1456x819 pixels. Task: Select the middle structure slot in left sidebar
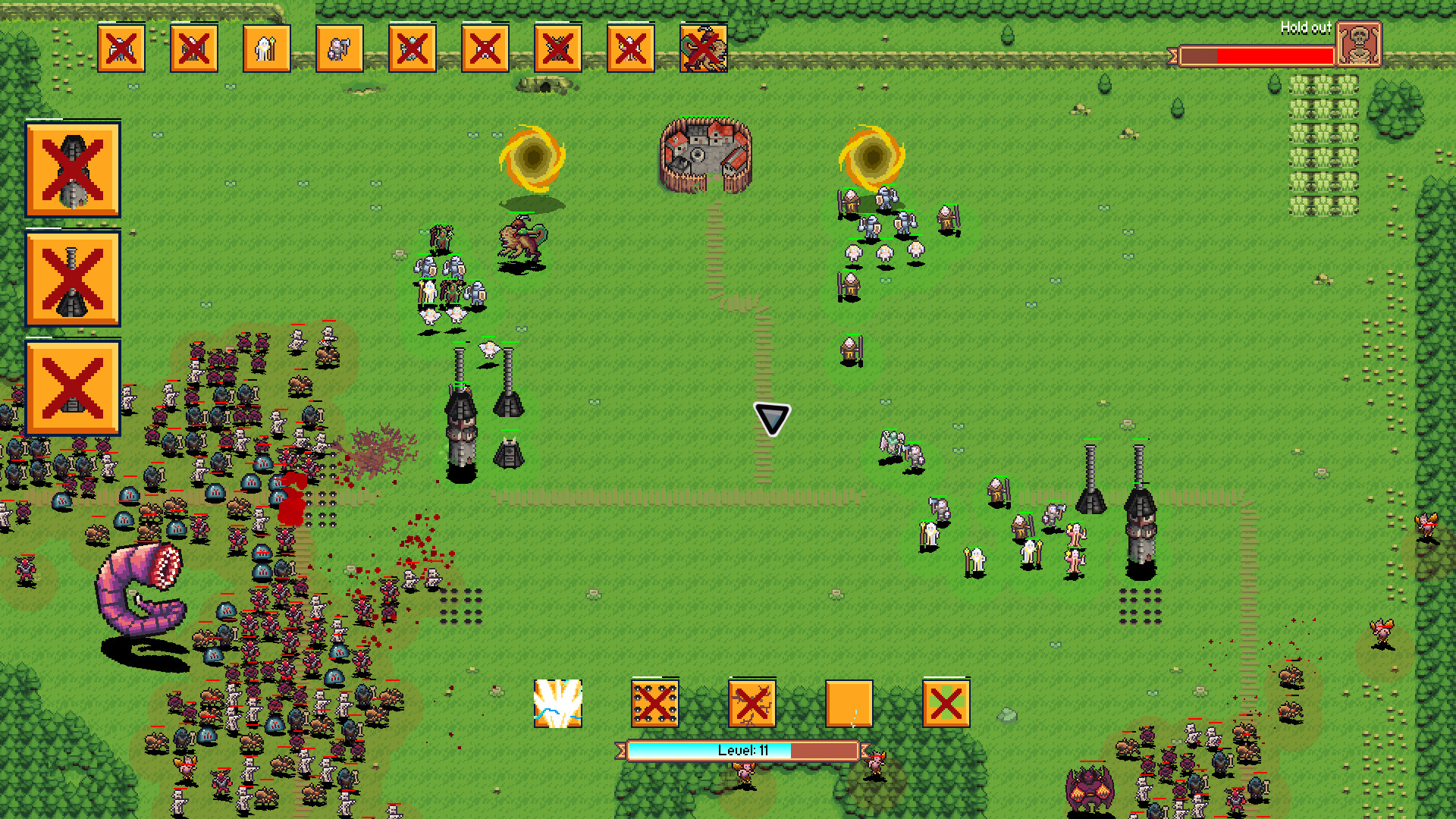(x=72, y=279)
